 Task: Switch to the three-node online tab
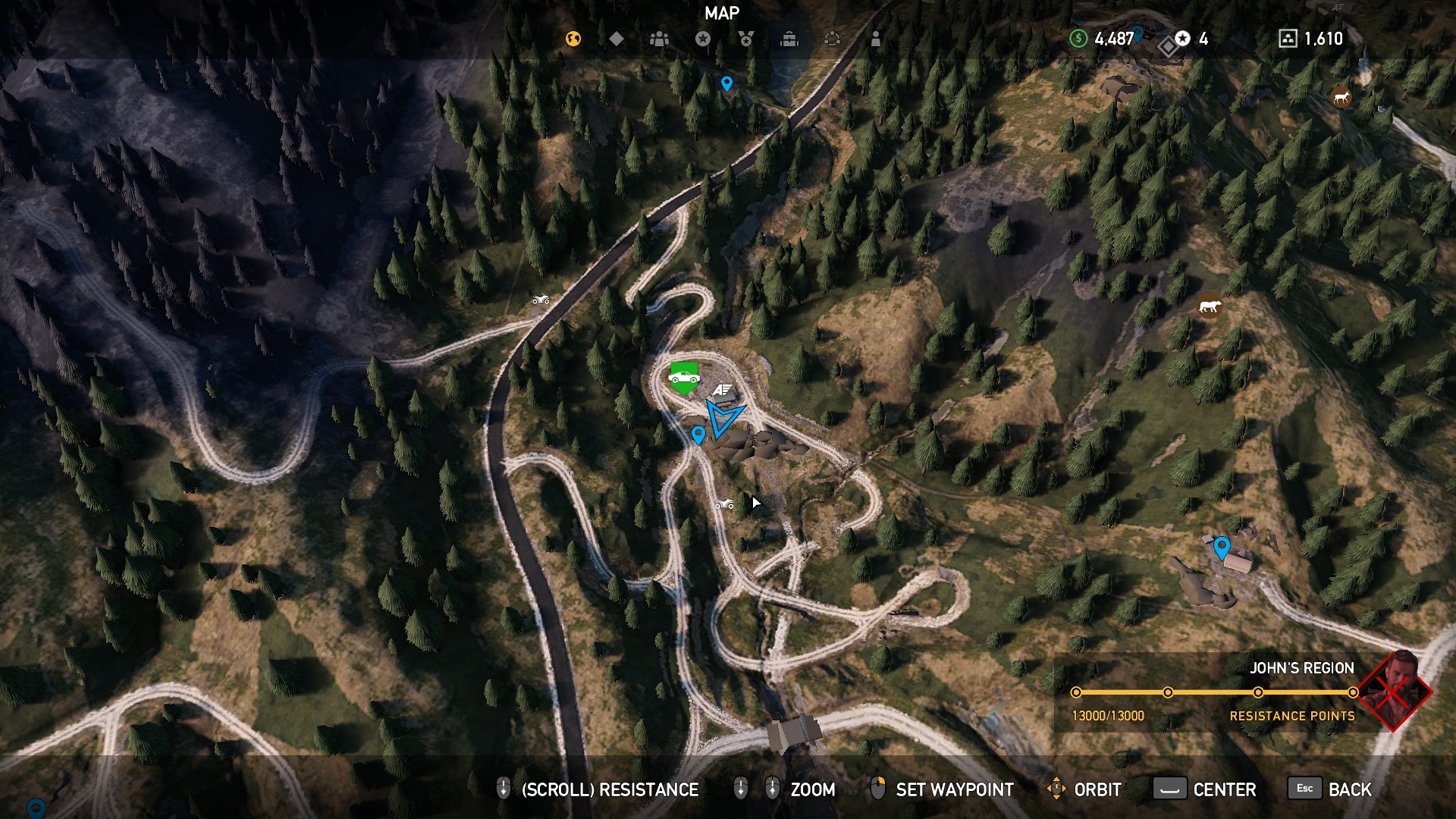click(832, 39)
